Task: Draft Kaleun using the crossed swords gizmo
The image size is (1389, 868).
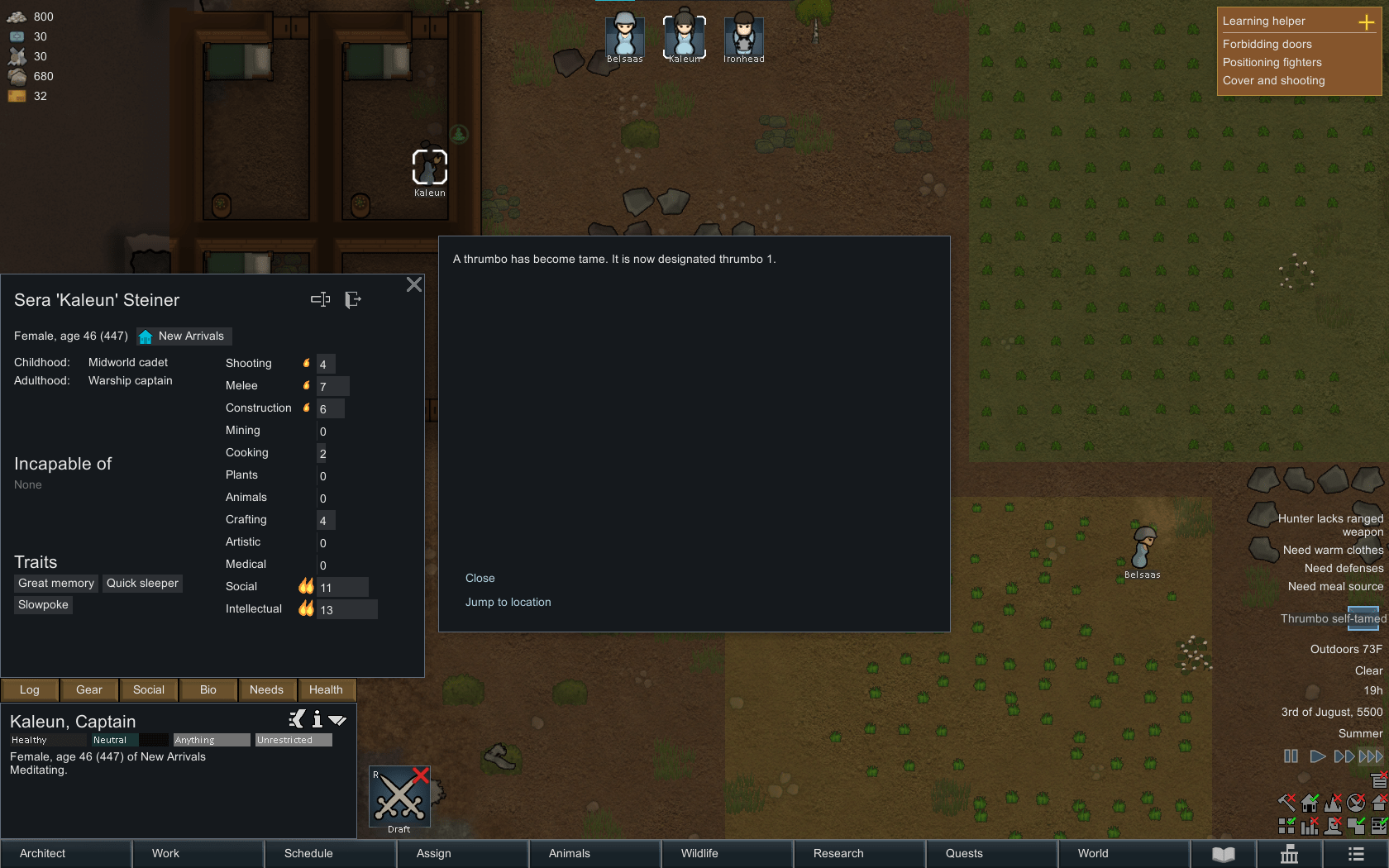Action: point(399,796)
